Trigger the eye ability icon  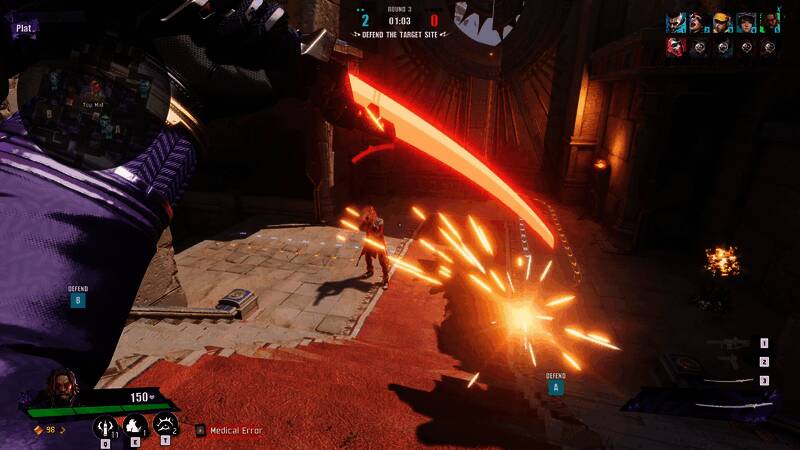pyautogui.click(x=166, y=427)
